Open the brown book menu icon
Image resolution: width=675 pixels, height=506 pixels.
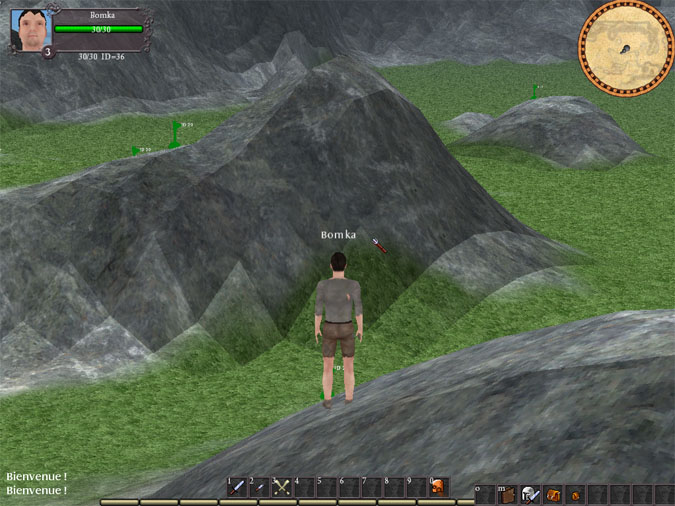click(x=508, y=494)
